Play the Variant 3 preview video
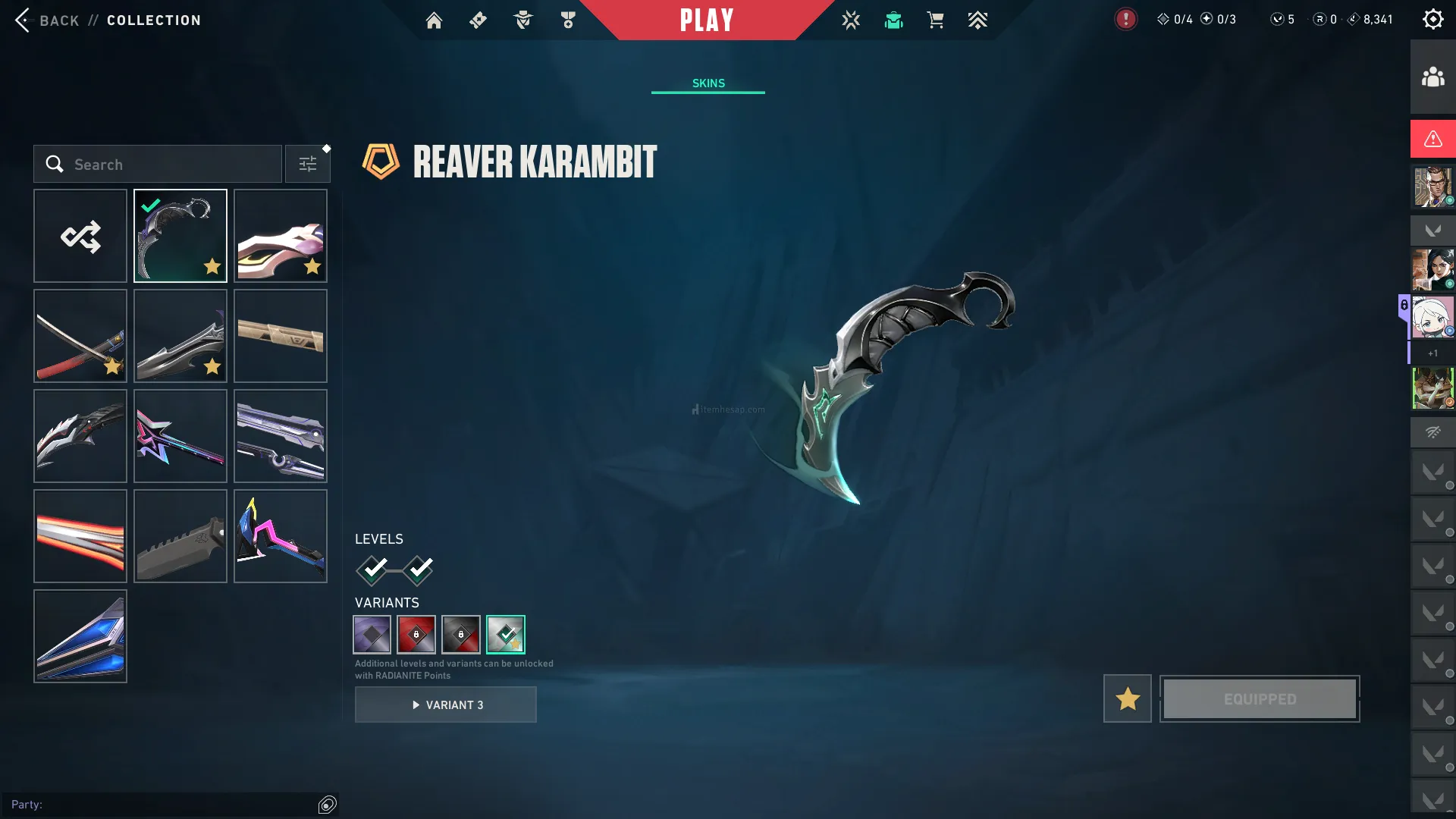 [446, 705]
